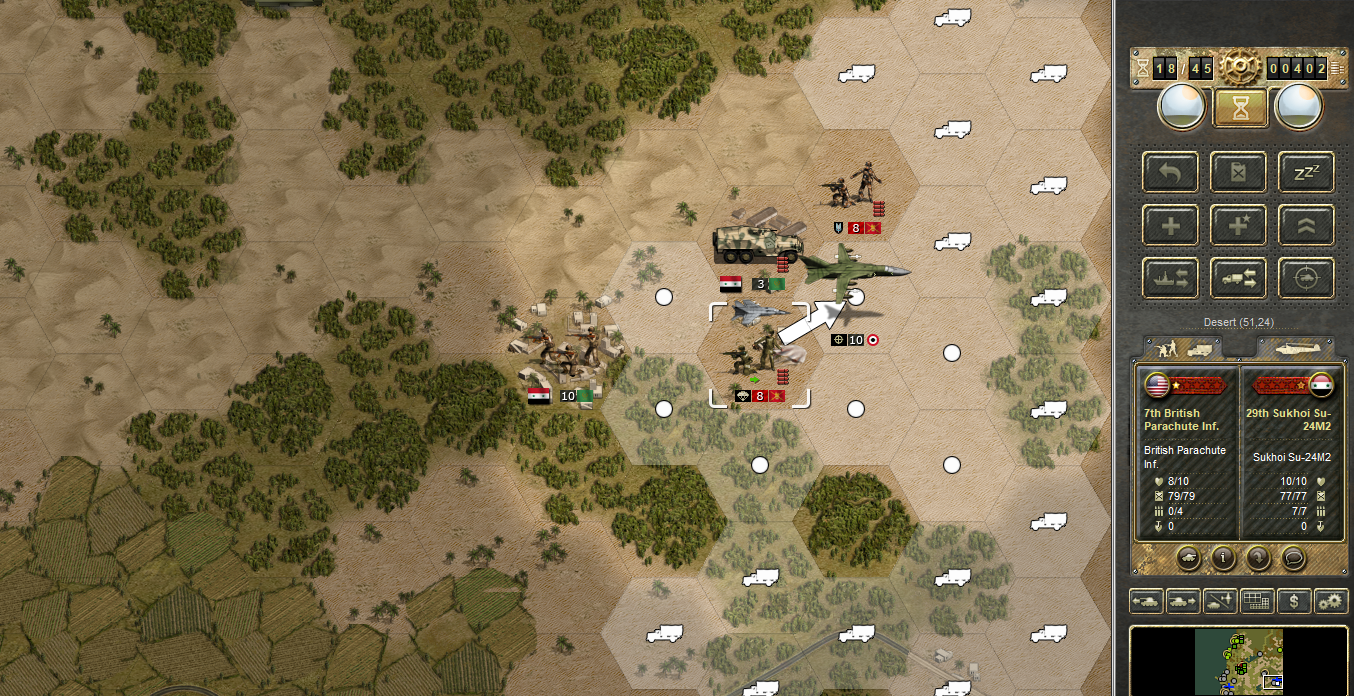Viewport: 1354px width, 696px height.
Task: Open the purchase screen with dollar button
Action: click(x=1294, y=601)
